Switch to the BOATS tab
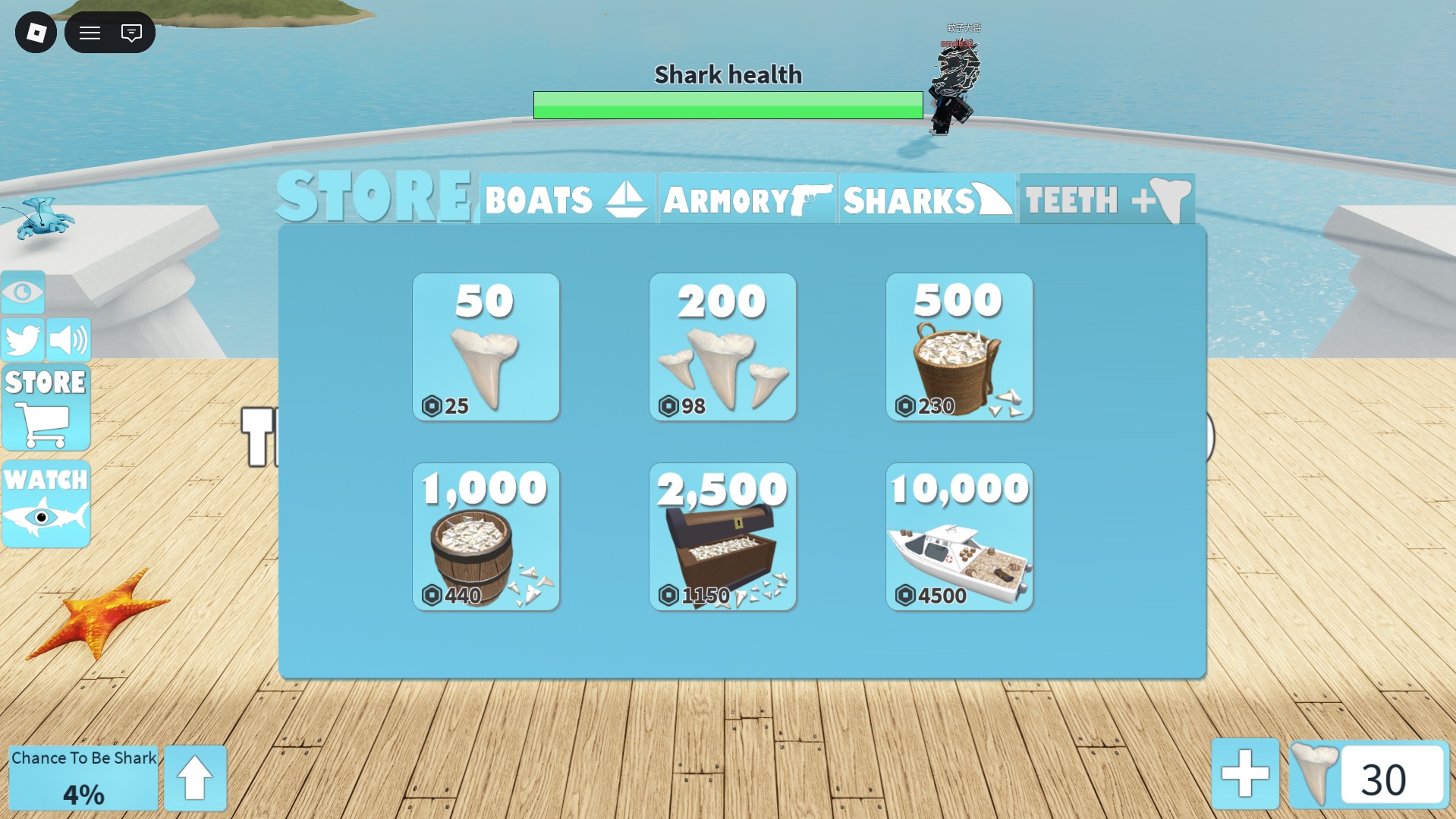 (x=567, y=200)
